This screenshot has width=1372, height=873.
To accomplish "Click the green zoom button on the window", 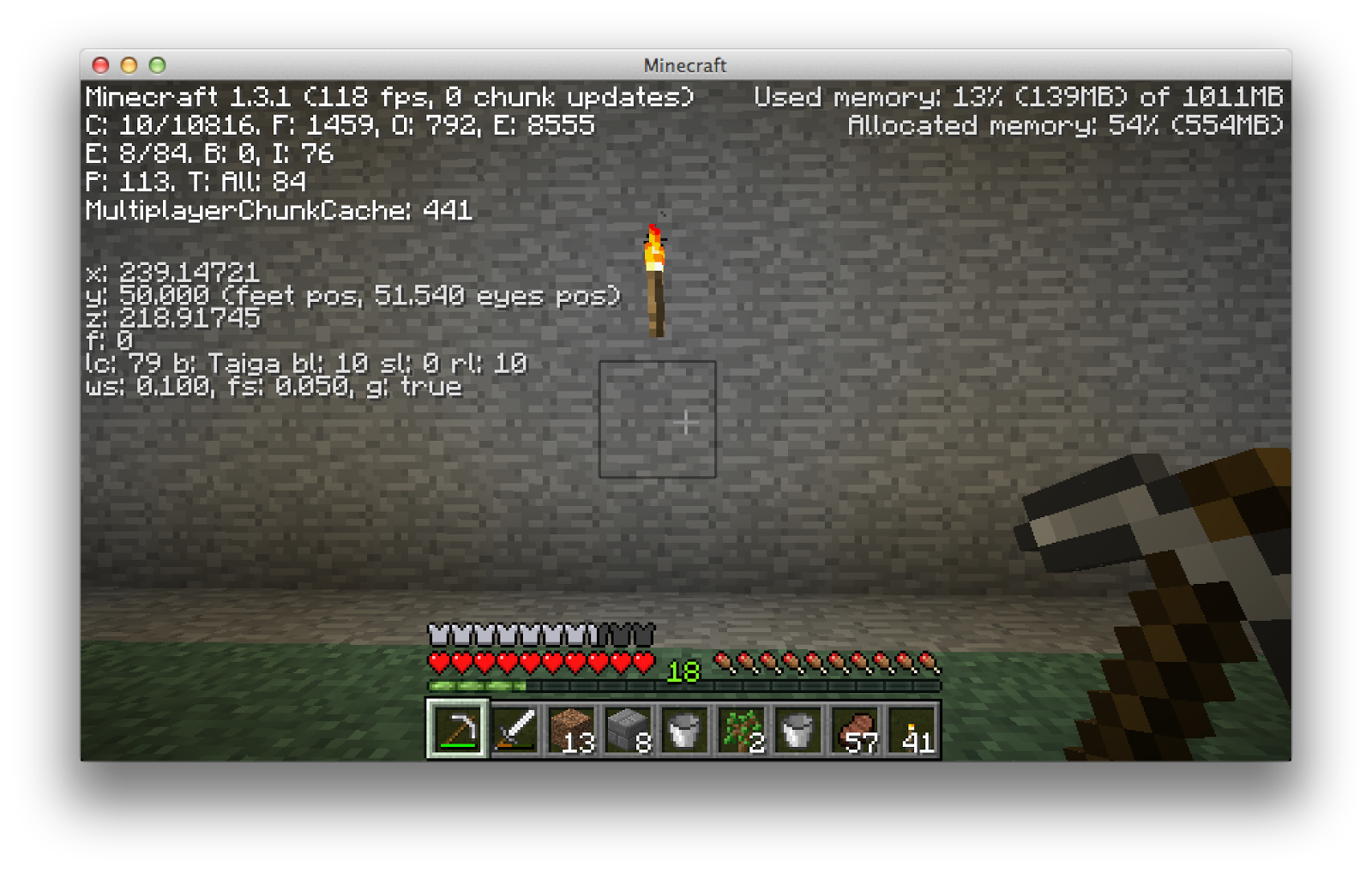I will pos(155,64).
